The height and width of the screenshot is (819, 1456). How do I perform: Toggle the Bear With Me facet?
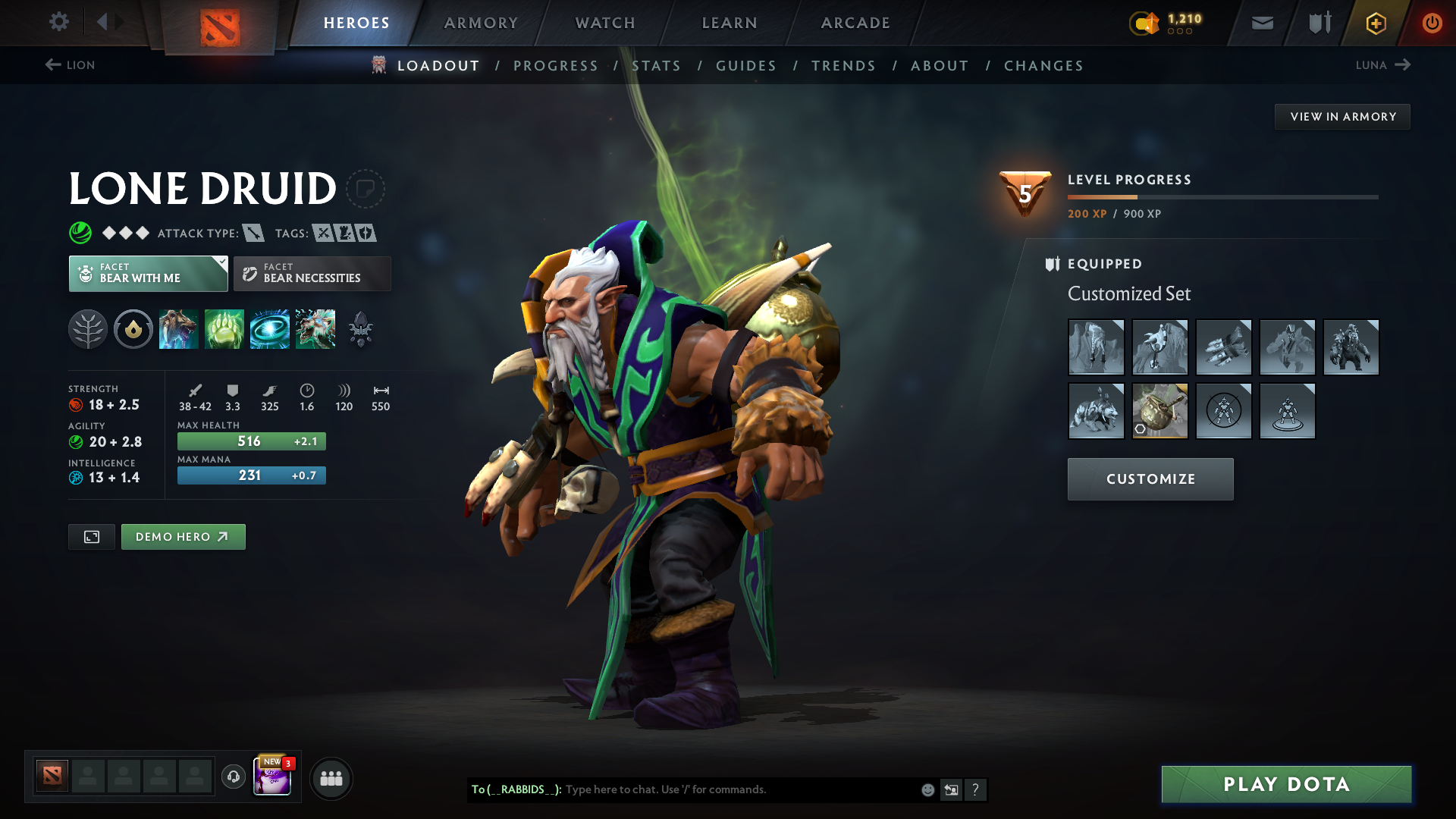147,273
